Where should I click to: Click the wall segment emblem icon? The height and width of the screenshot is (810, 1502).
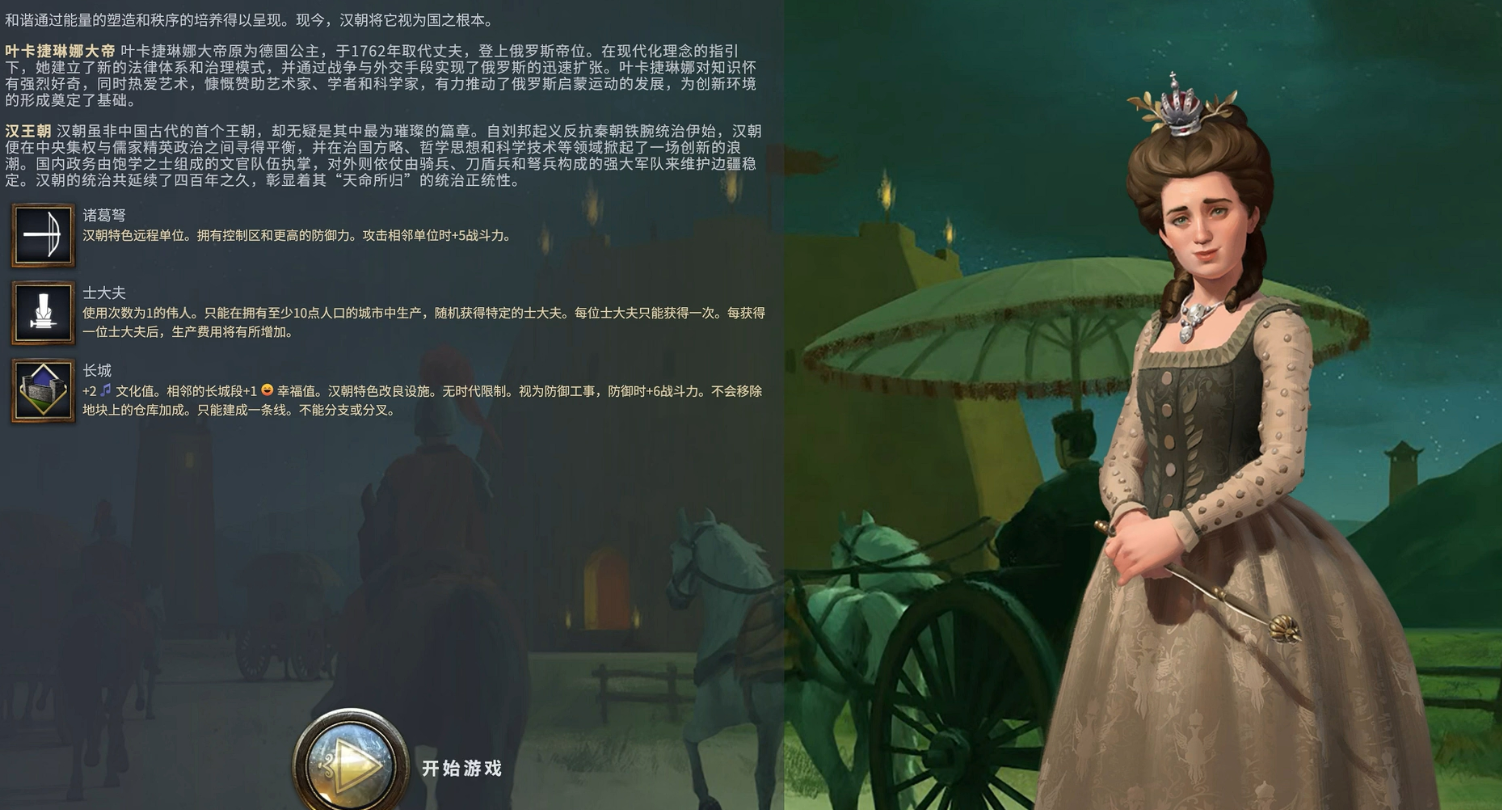(x=43, y=391)
